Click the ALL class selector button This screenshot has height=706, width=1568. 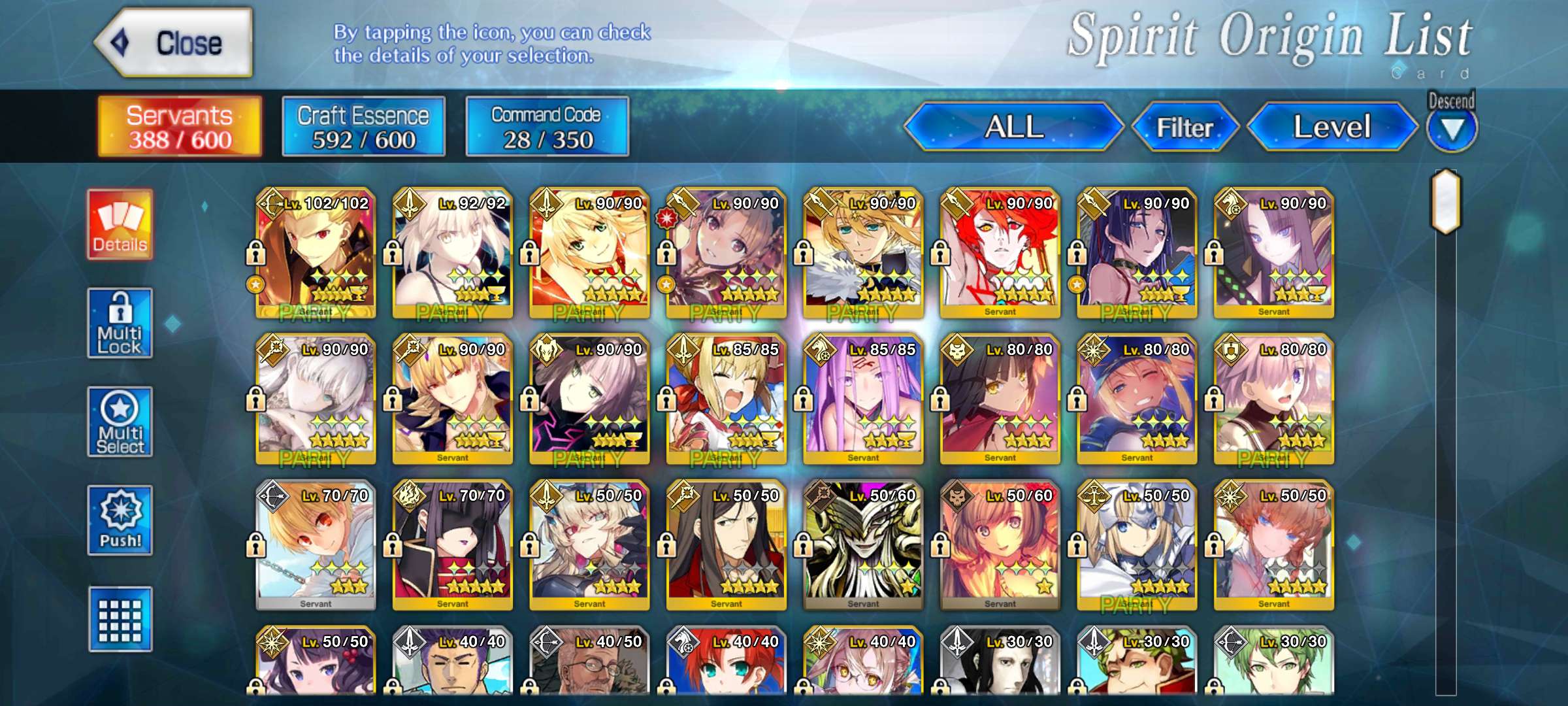click(x=1013, y=127)
